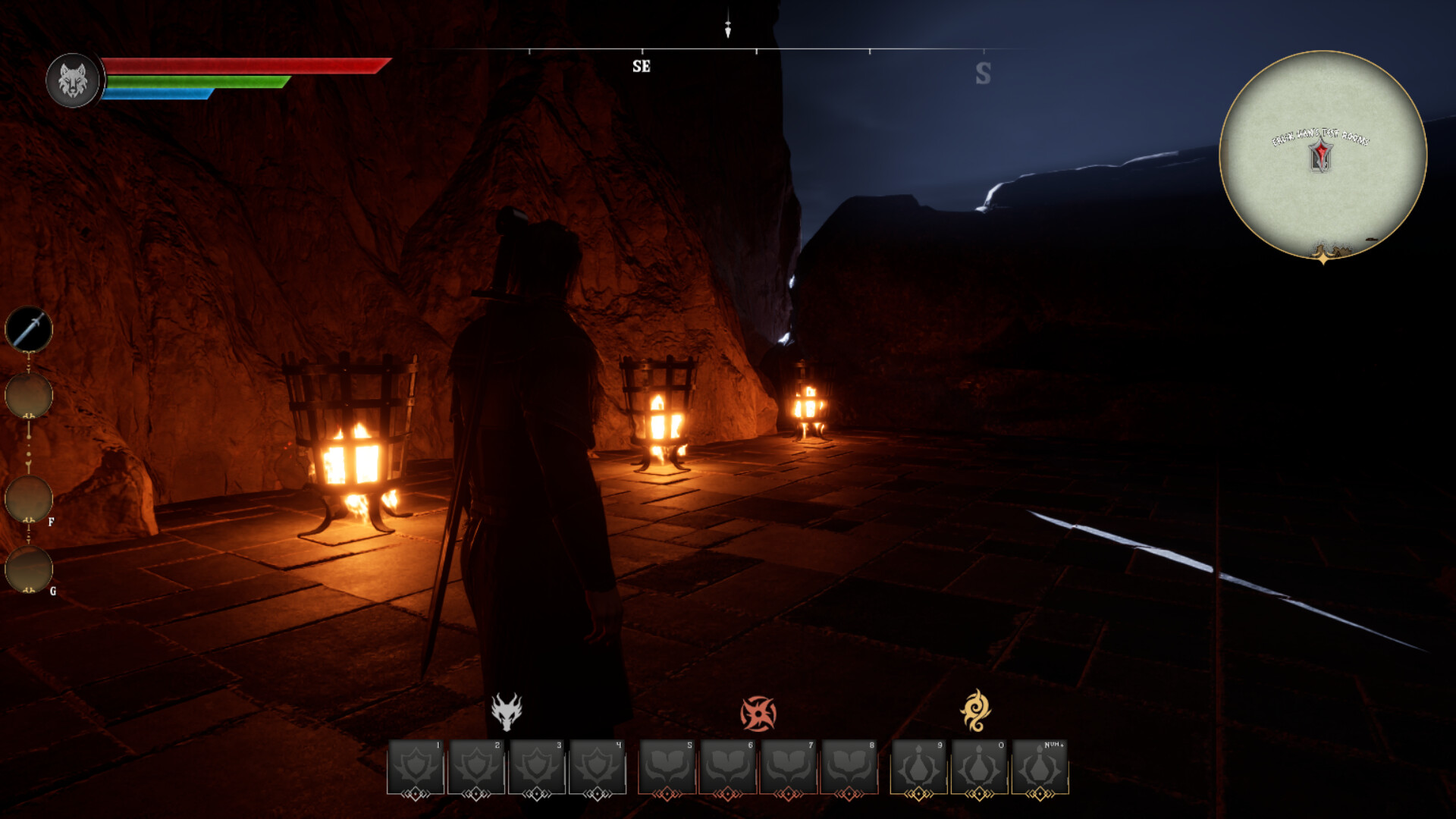Click the round quick slot labeled F
The width and height of the screenshot is (1456, 819).
[x=29, y=499]
